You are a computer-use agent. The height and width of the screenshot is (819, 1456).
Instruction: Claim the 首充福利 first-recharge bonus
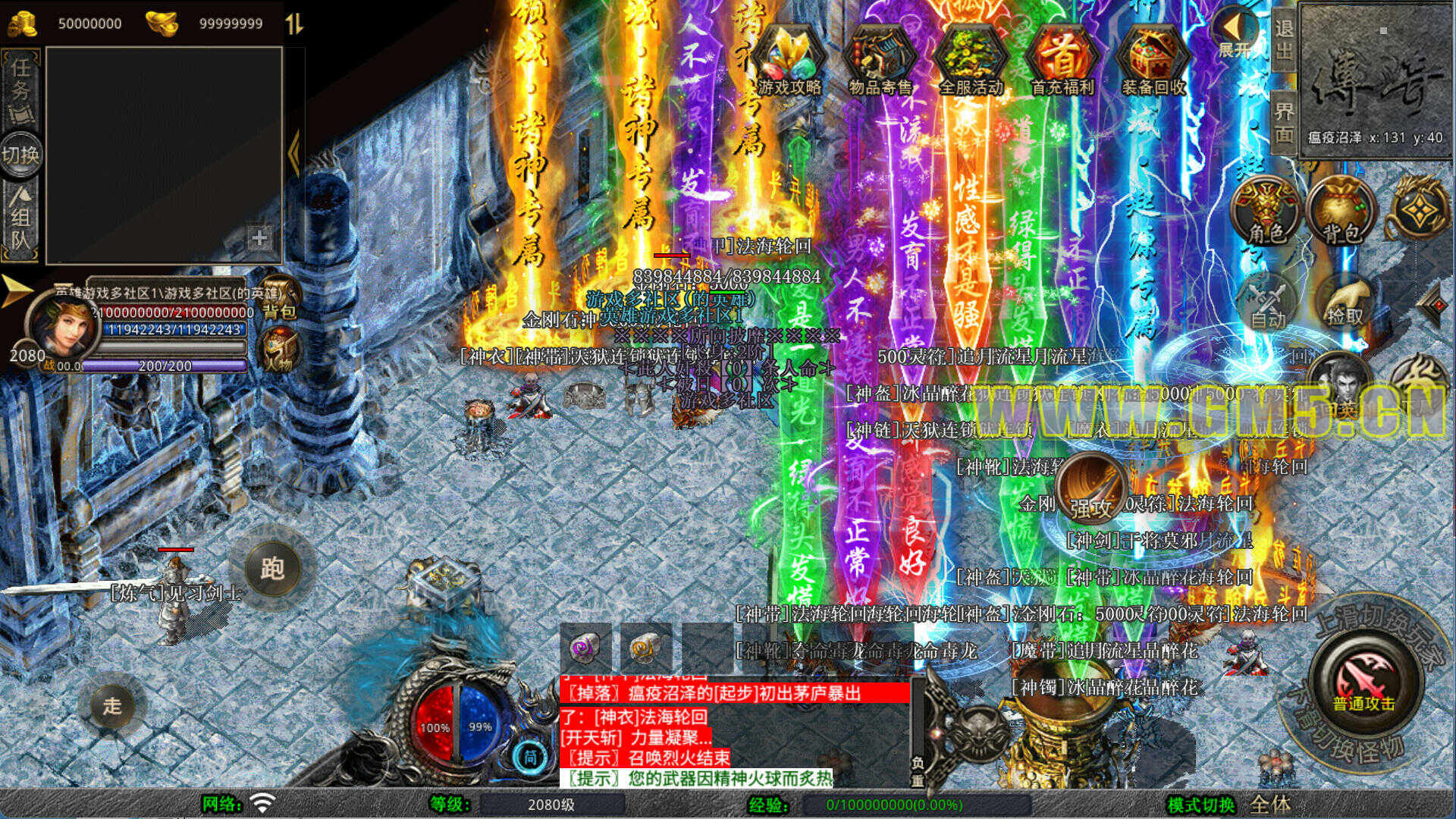[1062, 61]
